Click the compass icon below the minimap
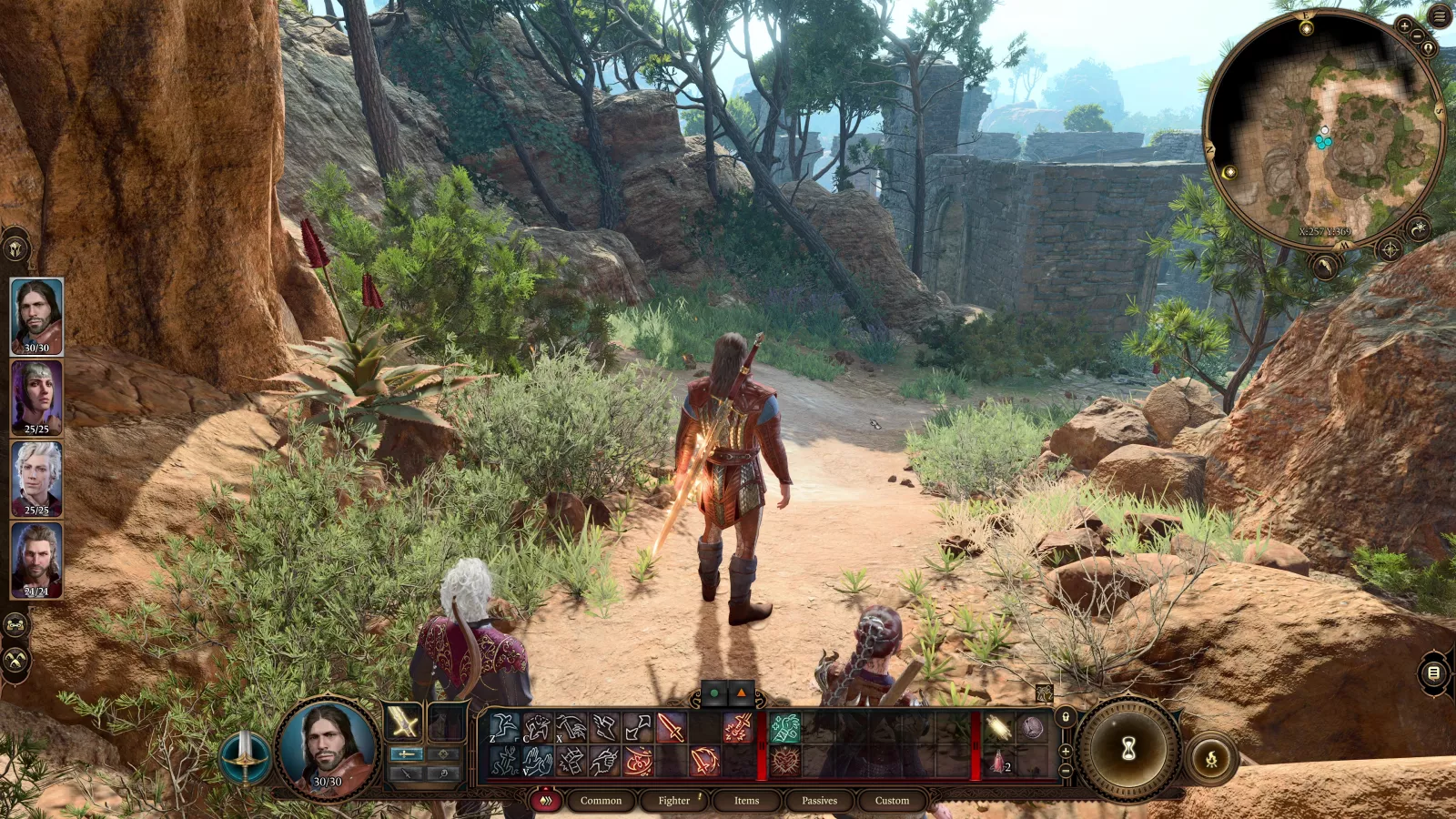Screen dimensions: 1456x819 [1390, 248]
